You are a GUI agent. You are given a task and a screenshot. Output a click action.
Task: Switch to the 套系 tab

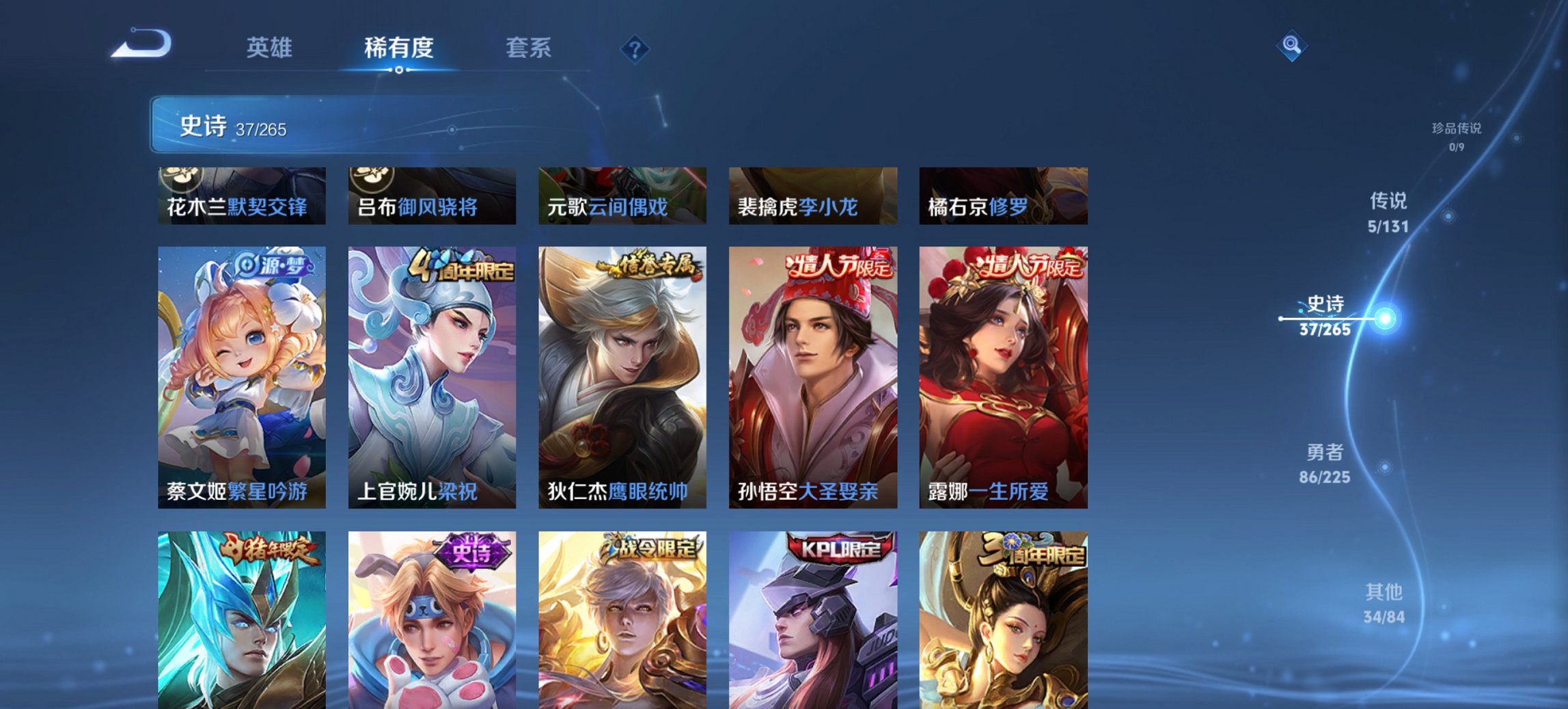(x=529, y=48)
